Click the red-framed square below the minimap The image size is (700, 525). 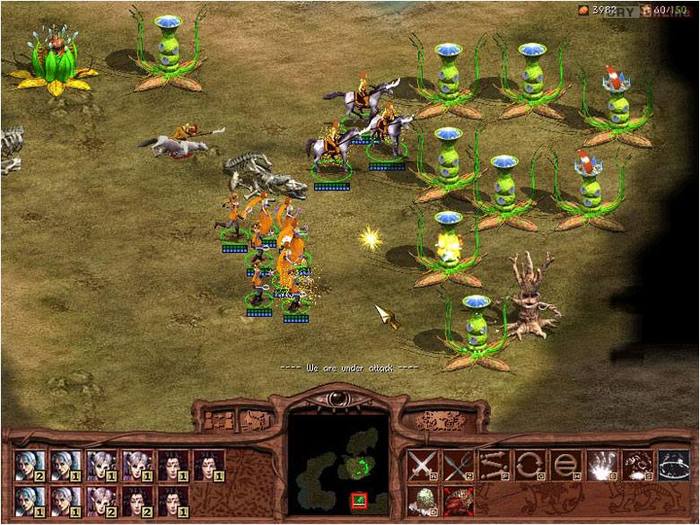(x=358, y=500)
